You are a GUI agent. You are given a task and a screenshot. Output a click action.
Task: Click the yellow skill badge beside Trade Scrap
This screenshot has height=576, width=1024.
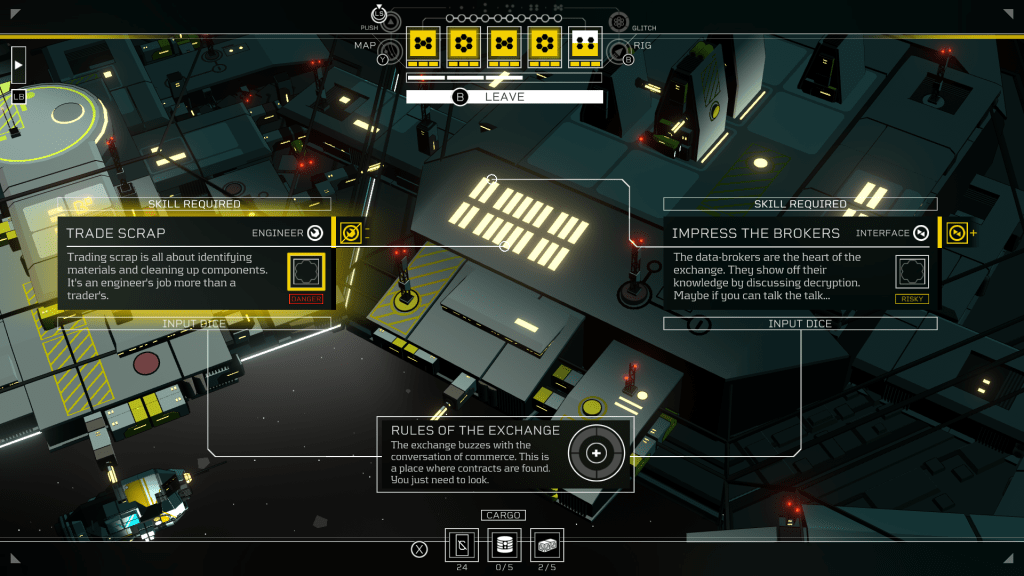(350, 233)
